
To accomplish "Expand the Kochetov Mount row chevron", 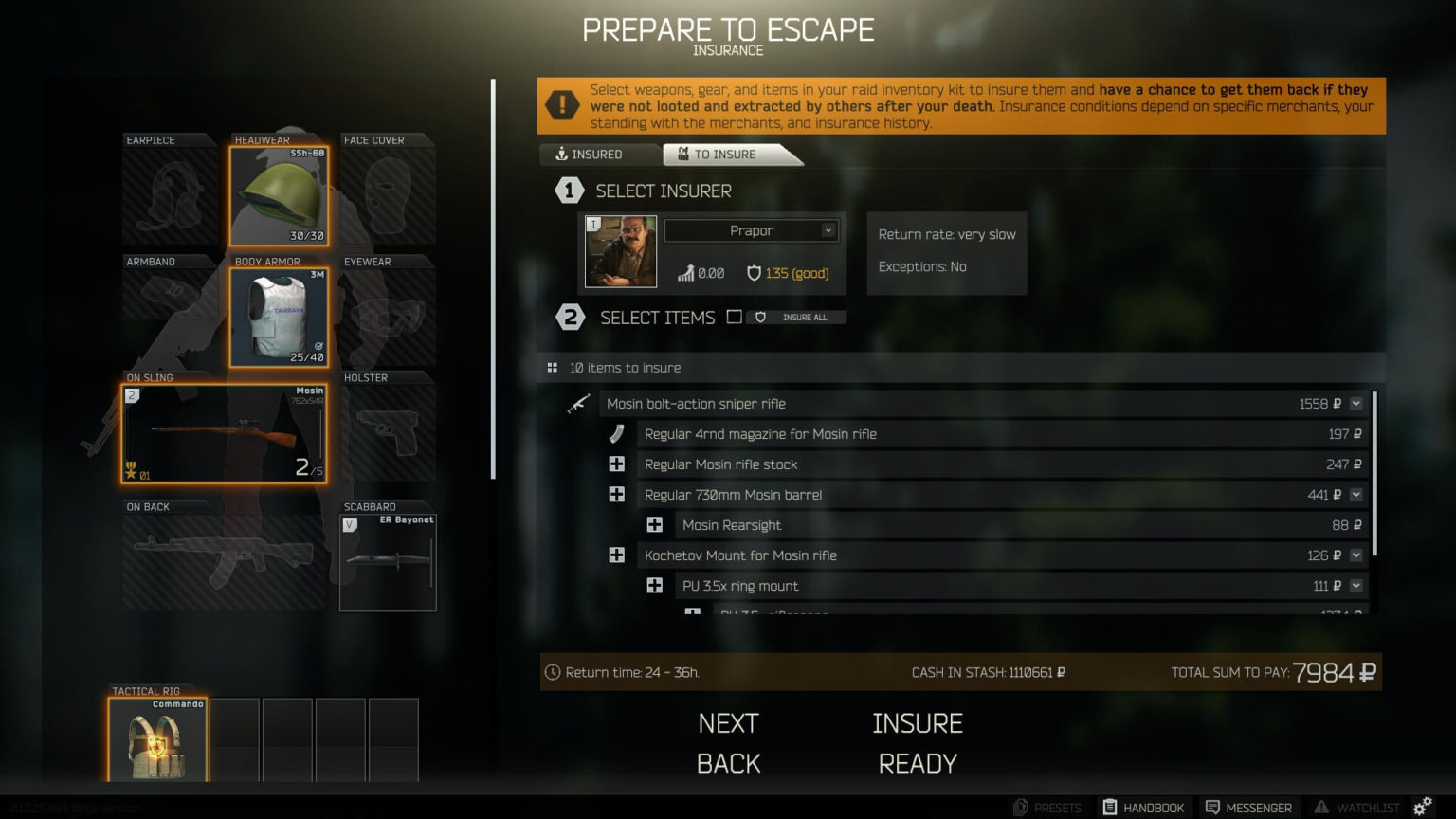I will tap(1355, 555).
